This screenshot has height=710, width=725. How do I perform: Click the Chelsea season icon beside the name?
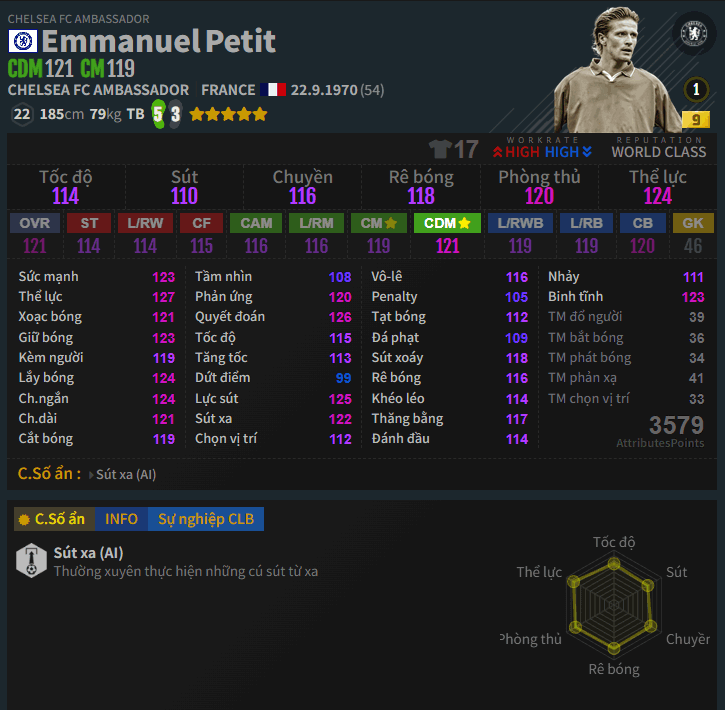pos(22,41)
